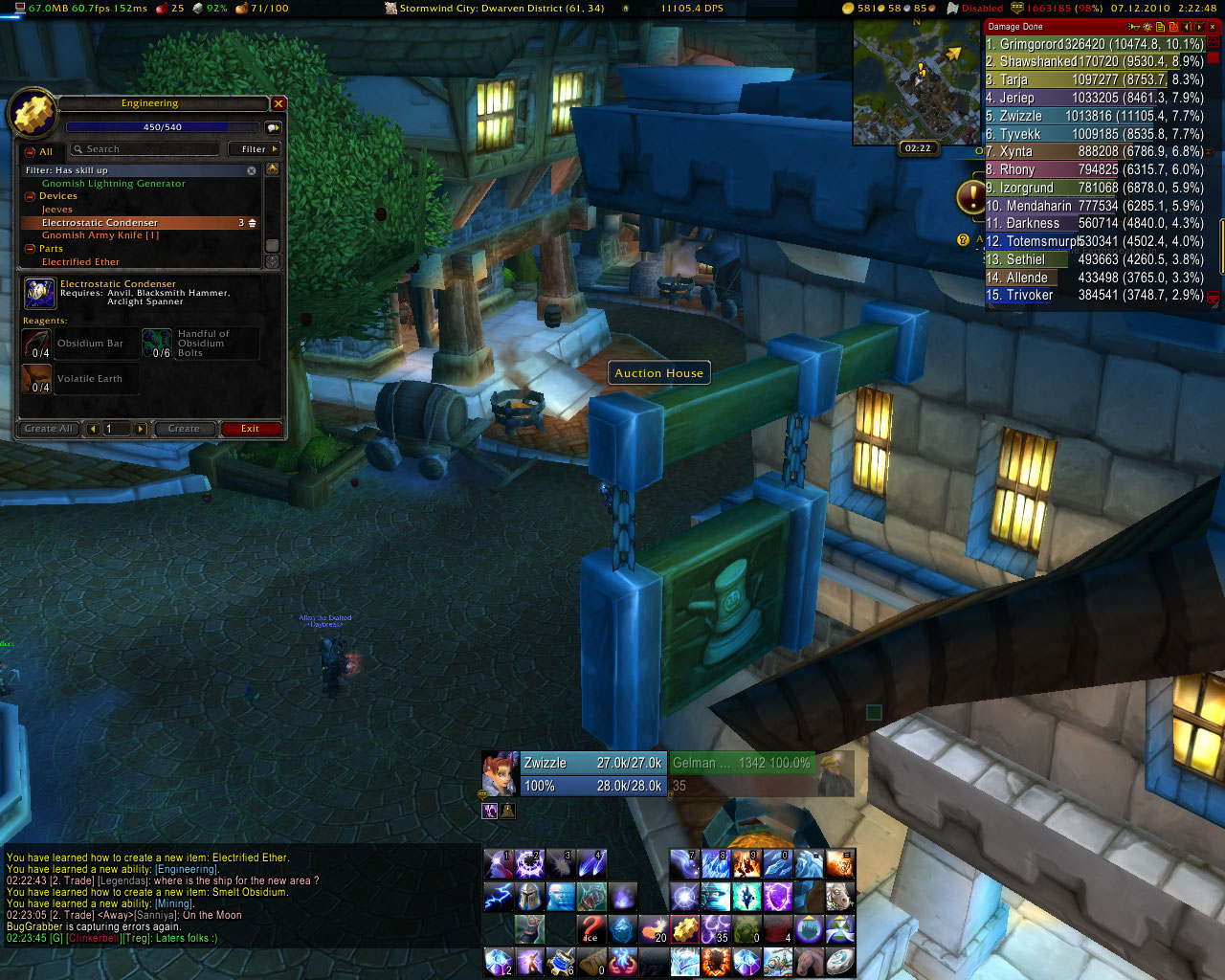Open the recipe Filter dropdown
1225x980 pixels.
(255, 149)
